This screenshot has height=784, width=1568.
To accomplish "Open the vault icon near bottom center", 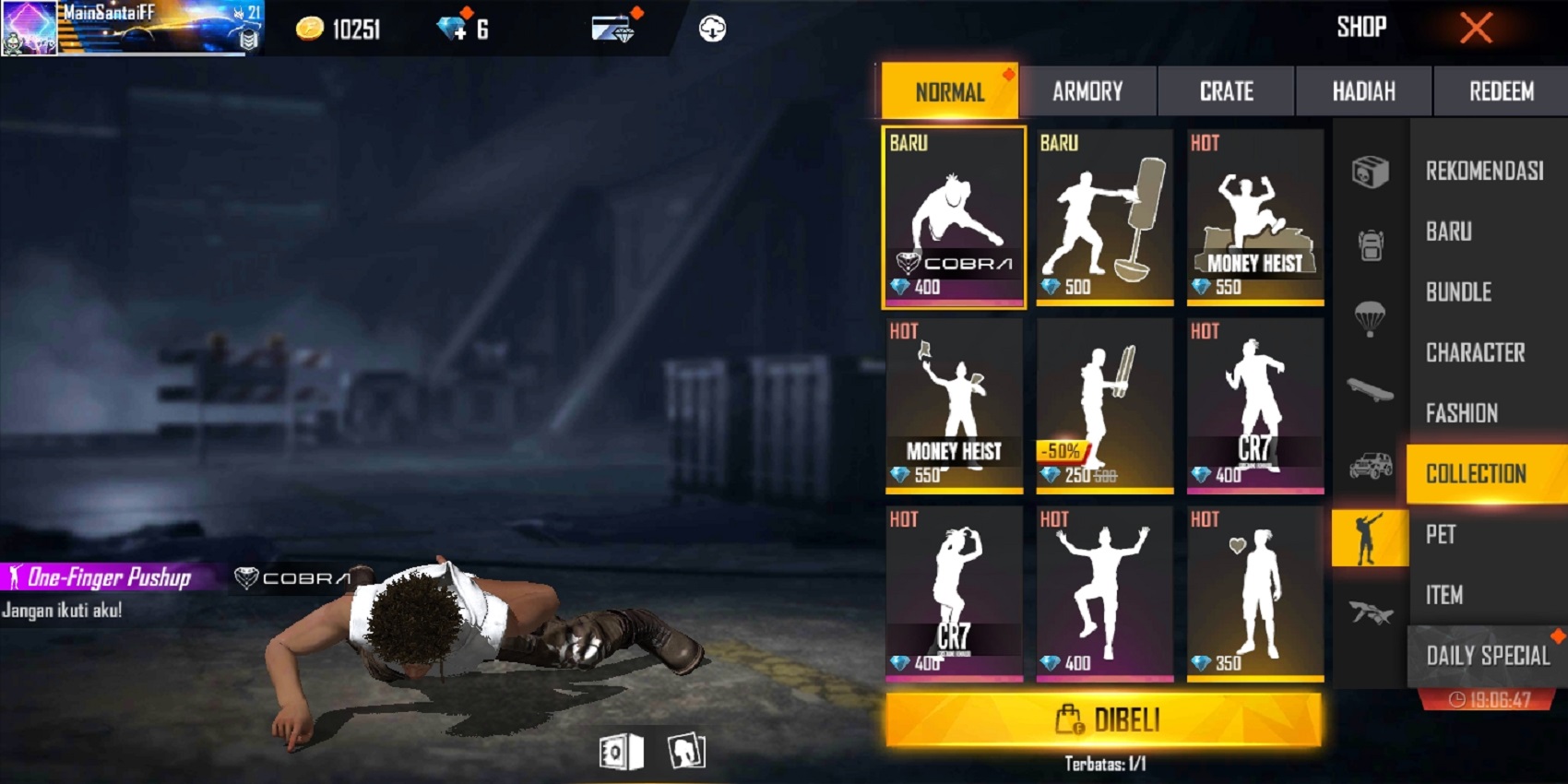I will 620,751.
